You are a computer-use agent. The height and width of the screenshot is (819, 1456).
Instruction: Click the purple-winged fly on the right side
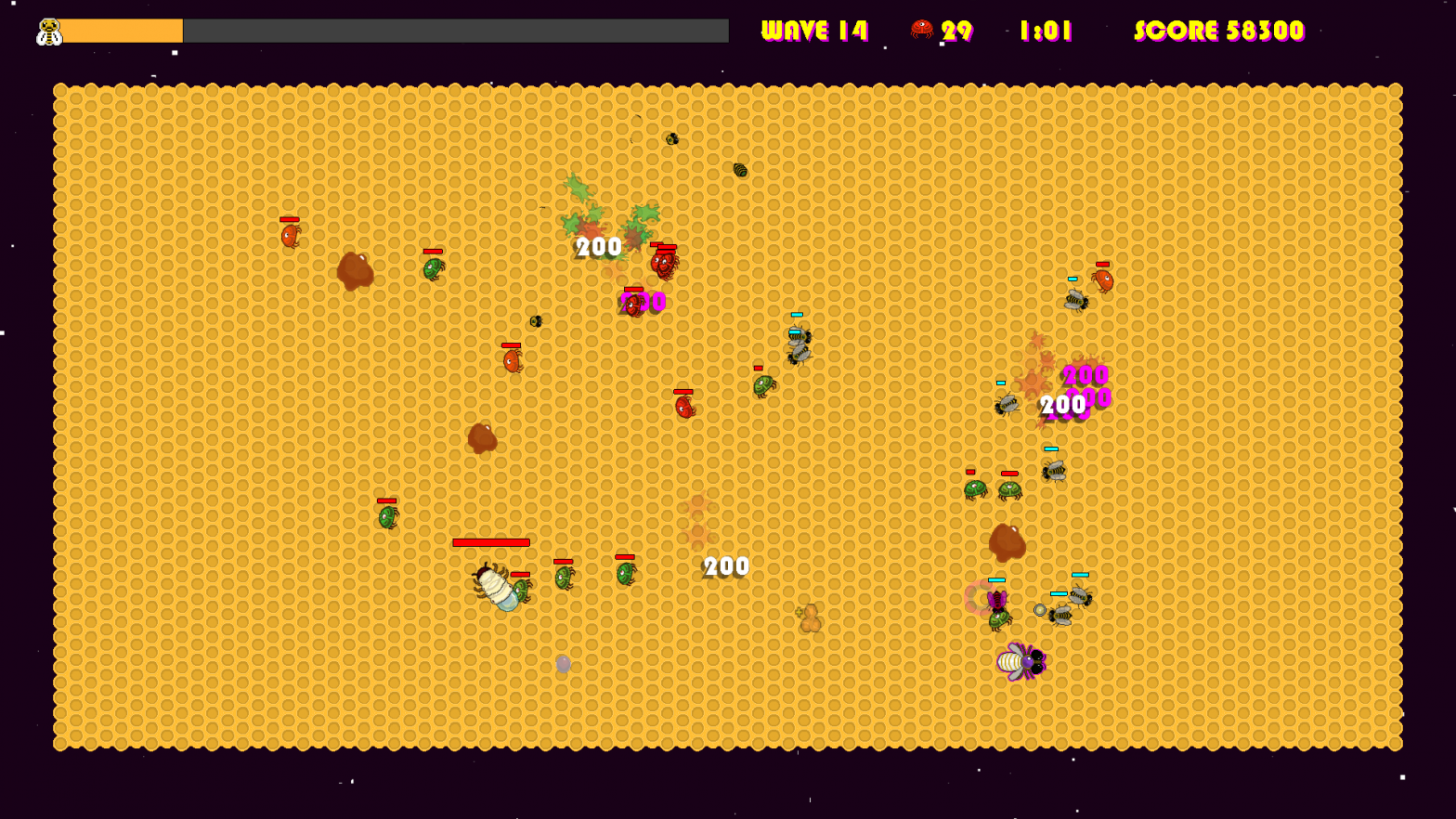pos(997,601)
